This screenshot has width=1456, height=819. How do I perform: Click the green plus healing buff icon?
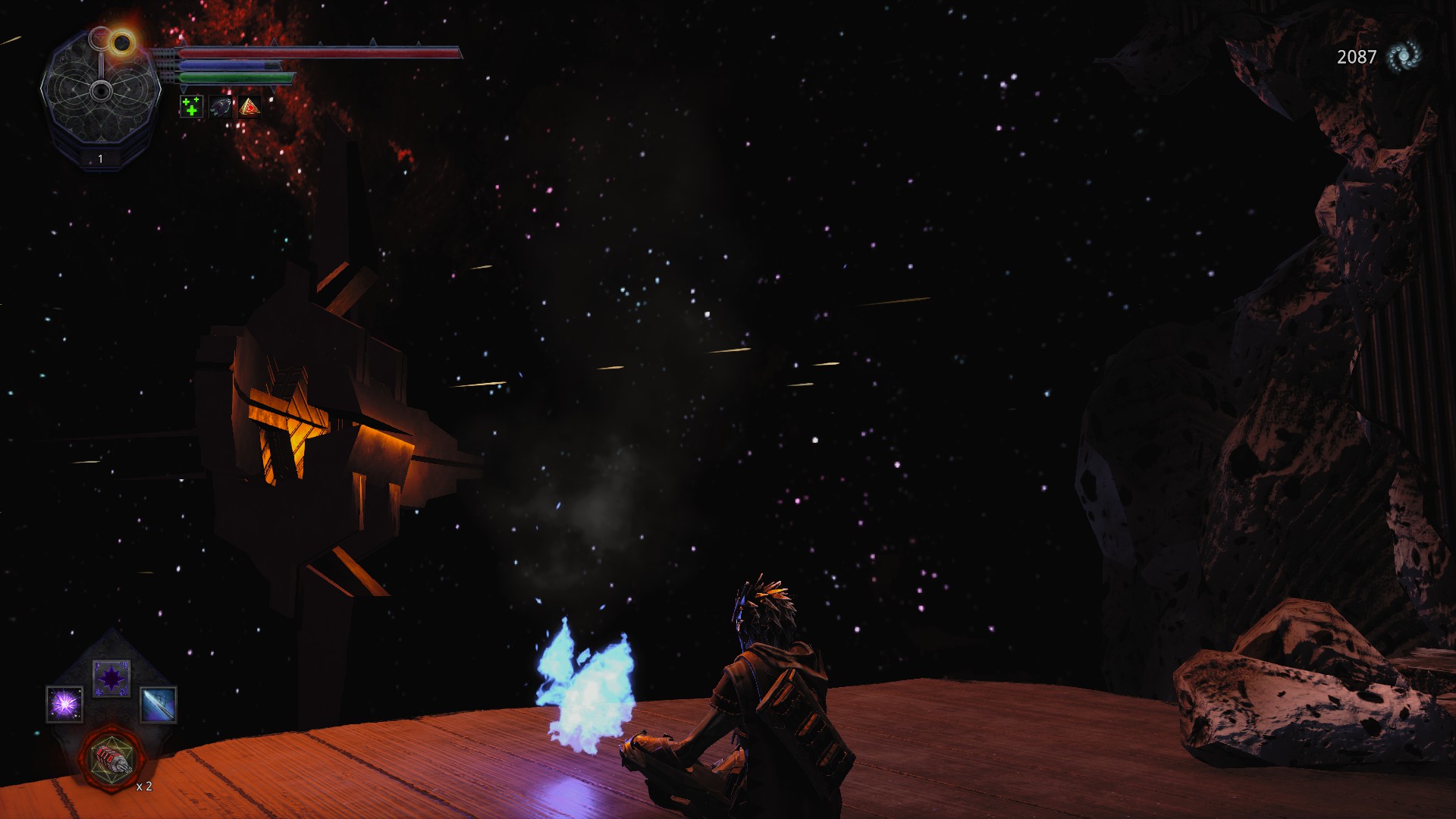pos(191,107)
